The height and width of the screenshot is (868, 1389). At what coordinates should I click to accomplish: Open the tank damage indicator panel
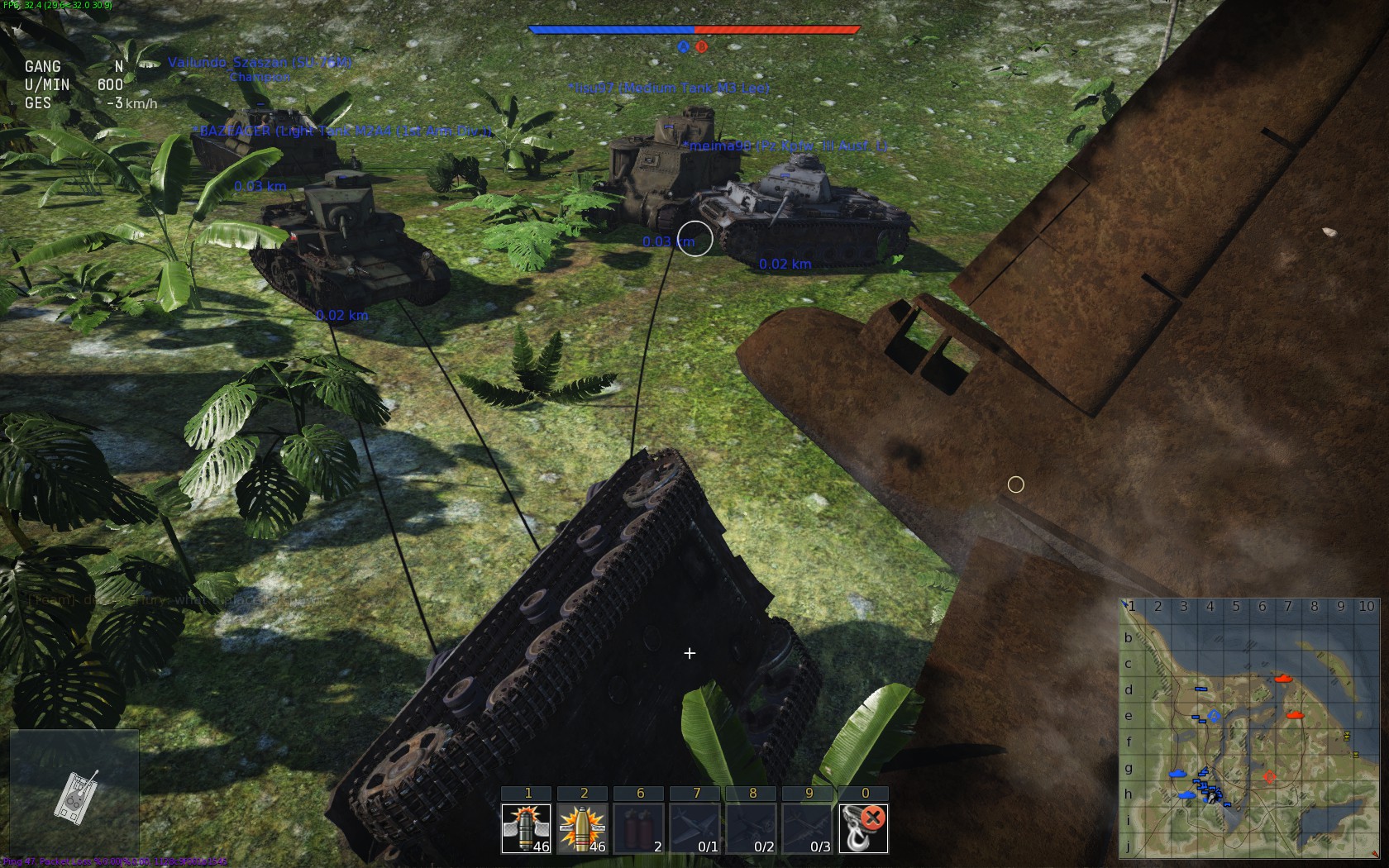(x=74, y=795)
